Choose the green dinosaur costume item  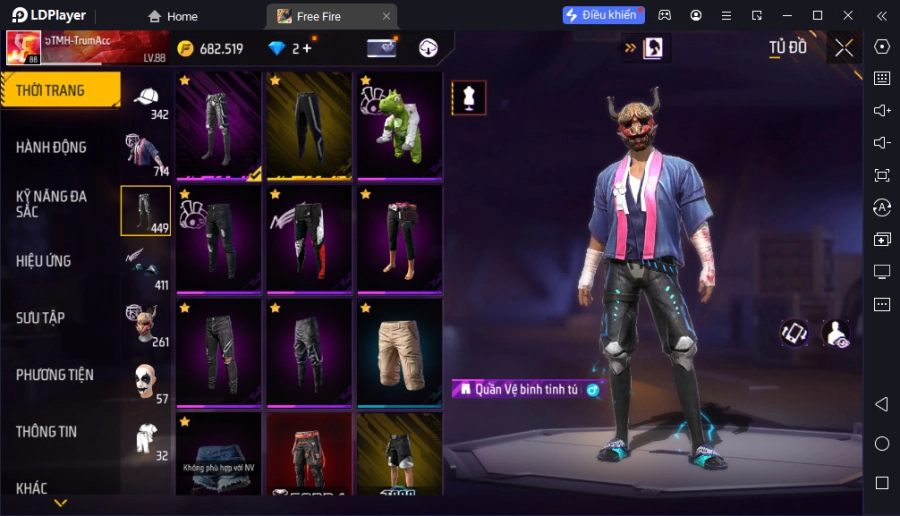[x=399, y=127]
